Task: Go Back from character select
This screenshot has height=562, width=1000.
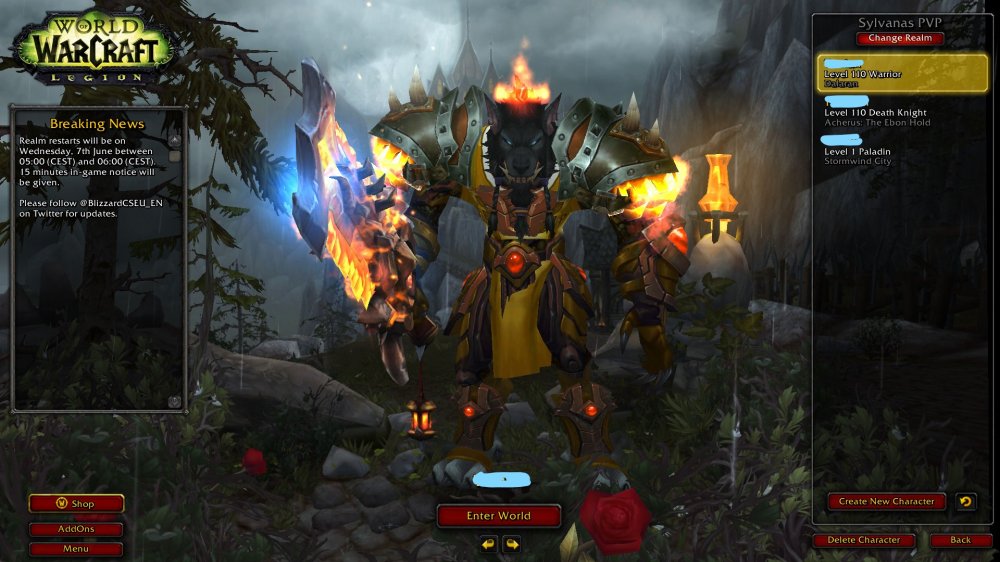Action: click(960, 540)
